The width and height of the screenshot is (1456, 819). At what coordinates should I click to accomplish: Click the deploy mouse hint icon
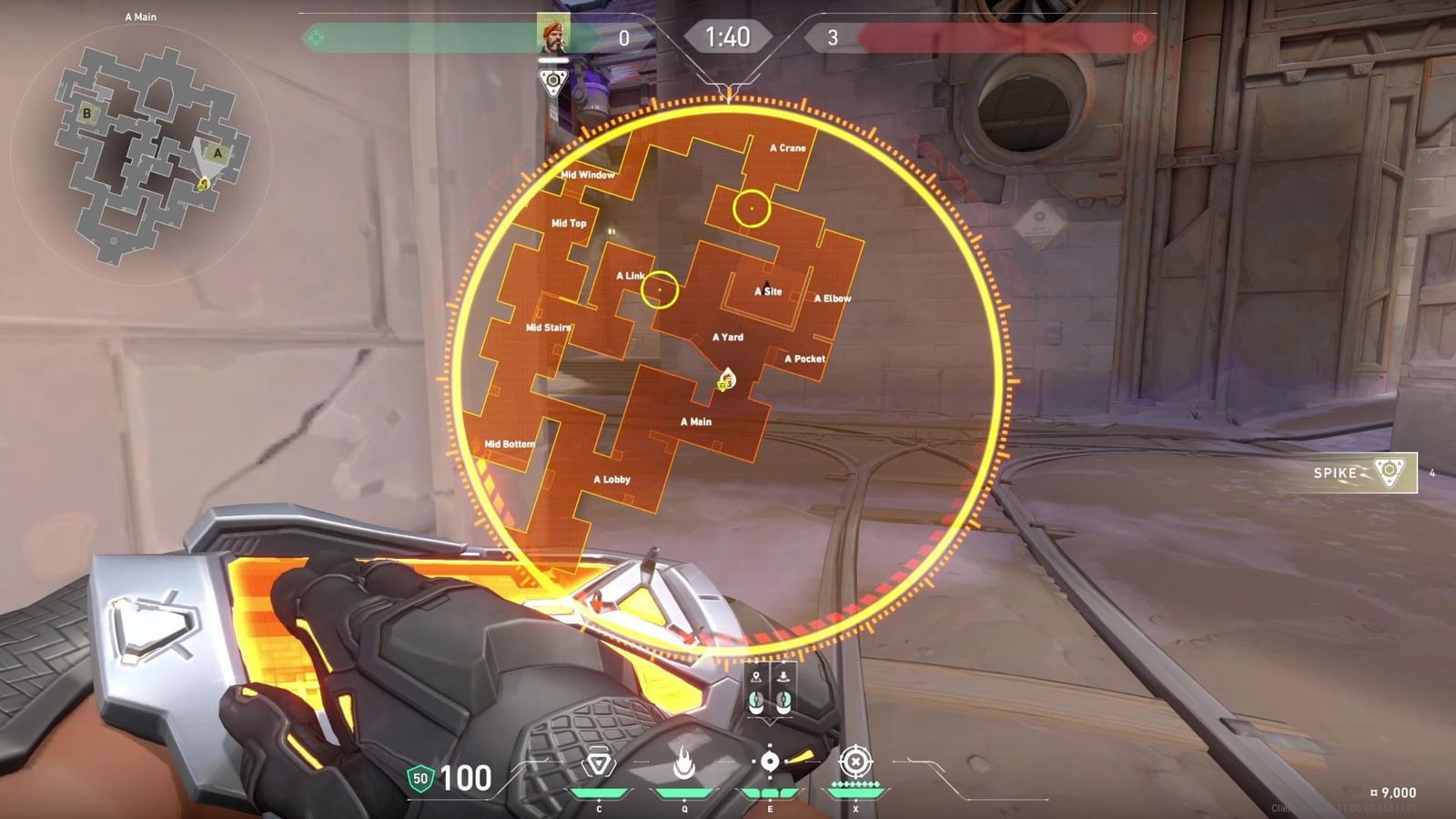coord(784,676)
